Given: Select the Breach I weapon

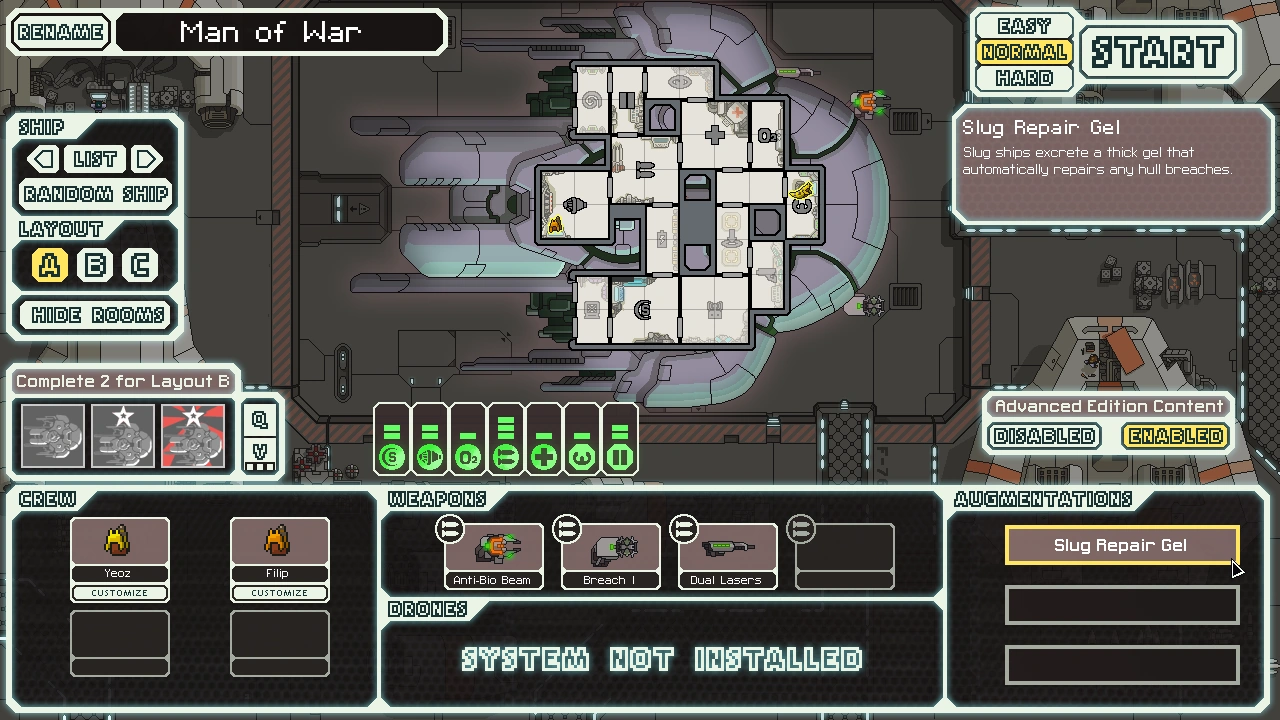Looking at the screenshot, I should 610,550.
